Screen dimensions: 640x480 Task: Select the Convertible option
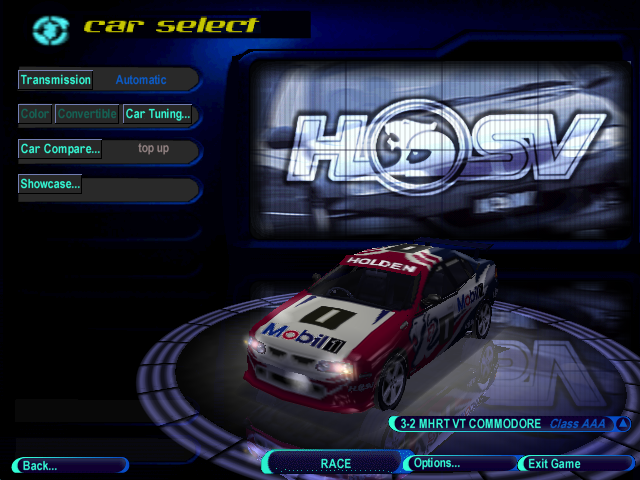tap(87, 114)
